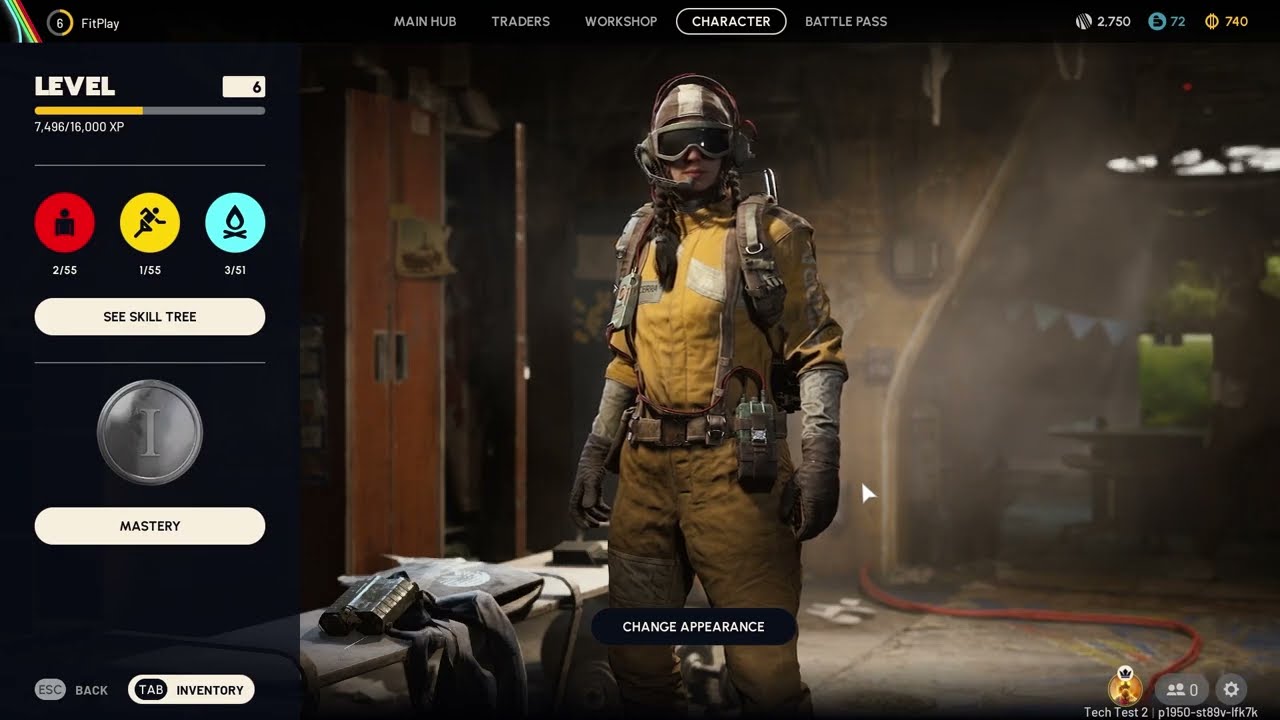The width and height of the screenshot is (1280, 720).
Task: Open the Mastery screen
Action: (150, 526)
